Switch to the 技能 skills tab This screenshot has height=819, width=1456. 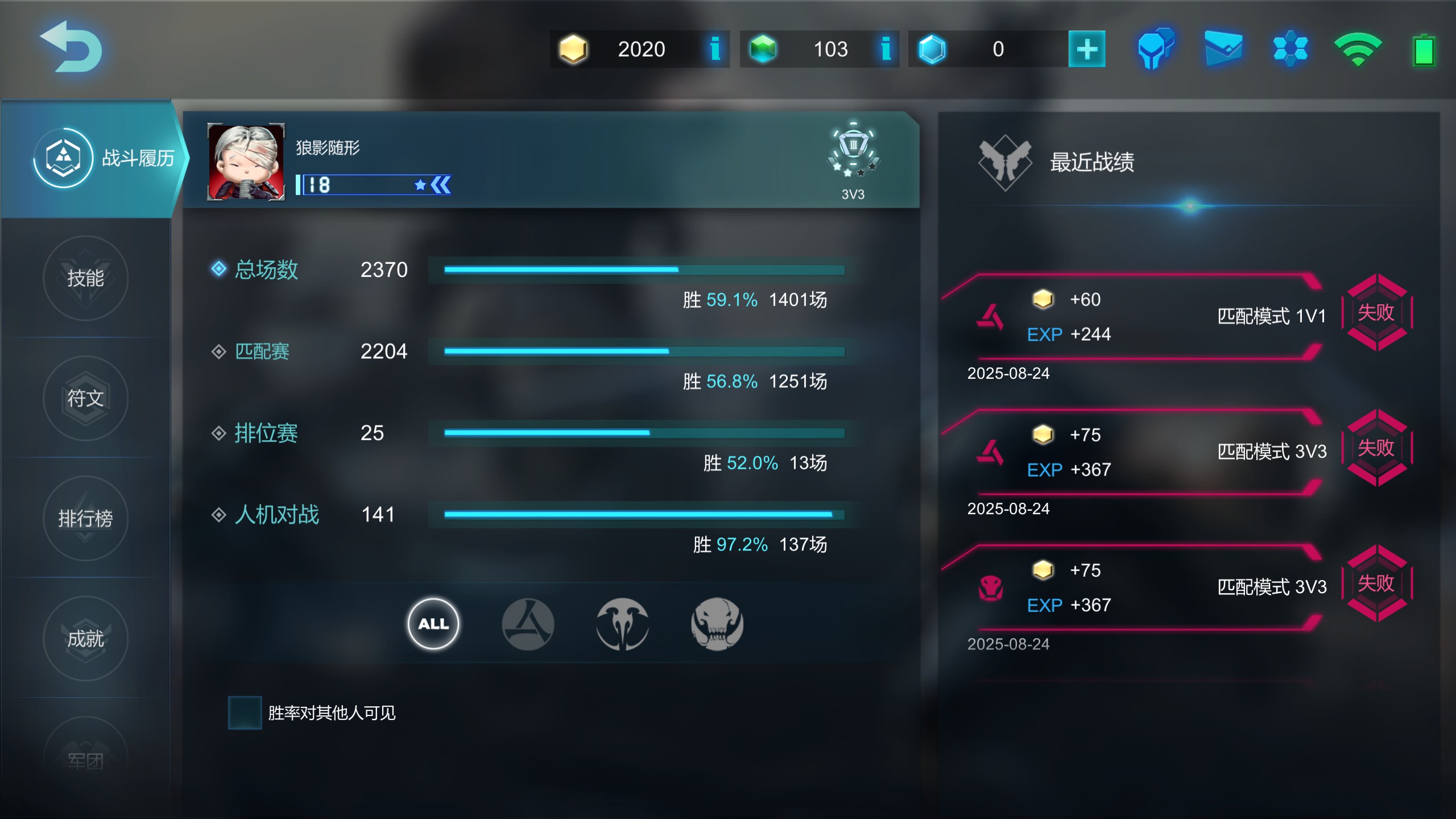click(x=85, y=278)
